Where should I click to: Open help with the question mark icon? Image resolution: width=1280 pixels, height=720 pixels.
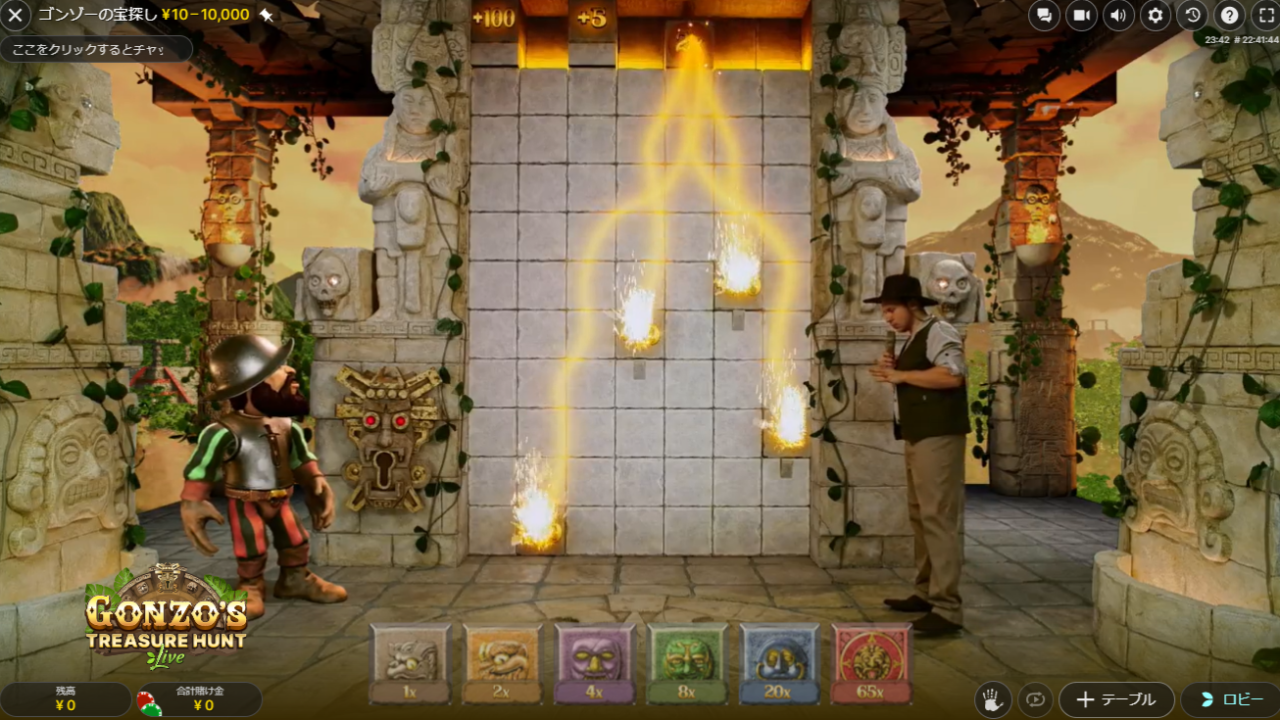(1230, 16)
